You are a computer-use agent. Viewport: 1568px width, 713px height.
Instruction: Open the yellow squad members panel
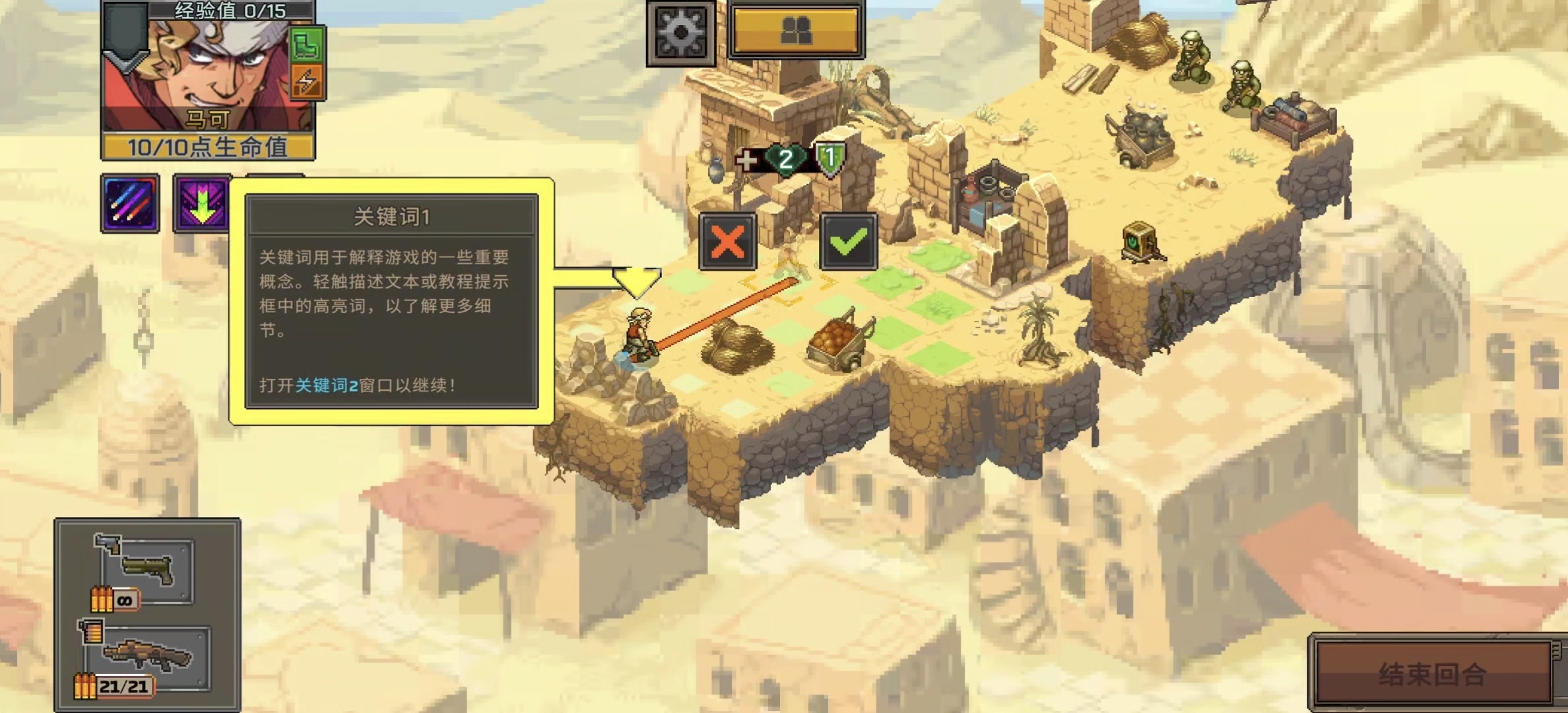pos(797,30)
